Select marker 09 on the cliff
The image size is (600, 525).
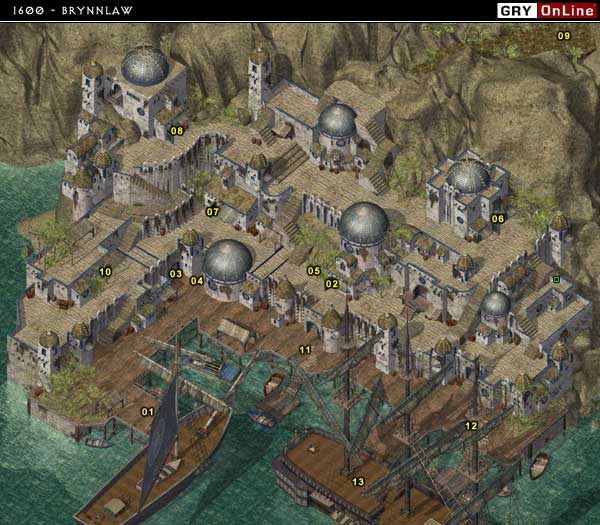pyautogui.click(x=563, y=36)
